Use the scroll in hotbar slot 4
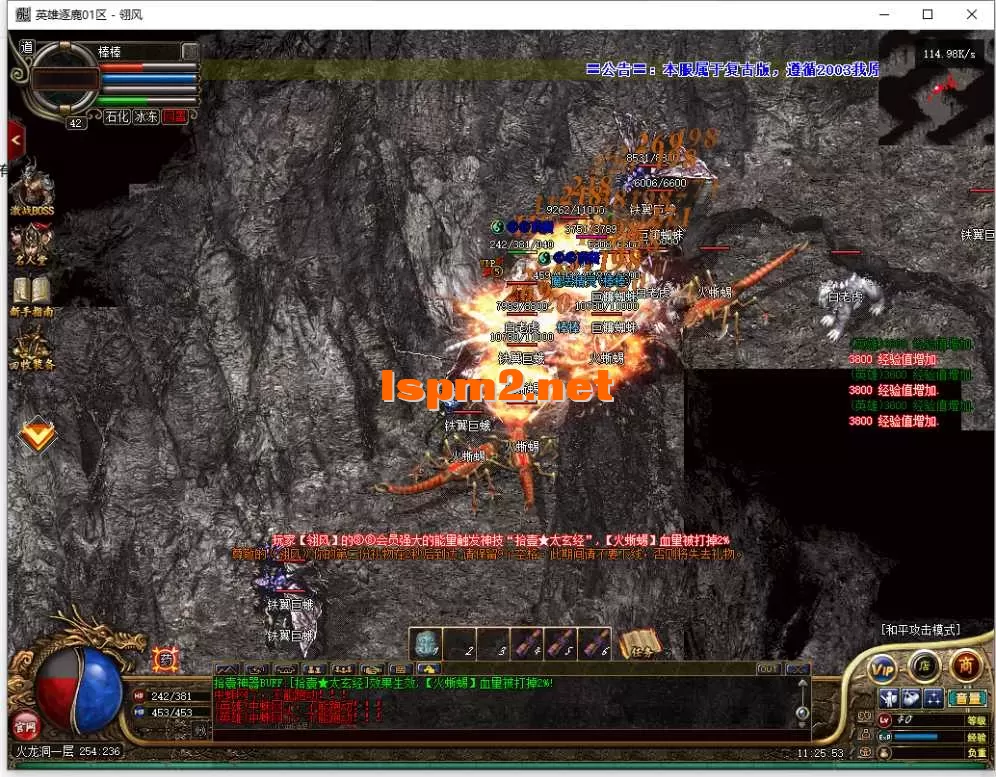996x777 pixels. 526,645
